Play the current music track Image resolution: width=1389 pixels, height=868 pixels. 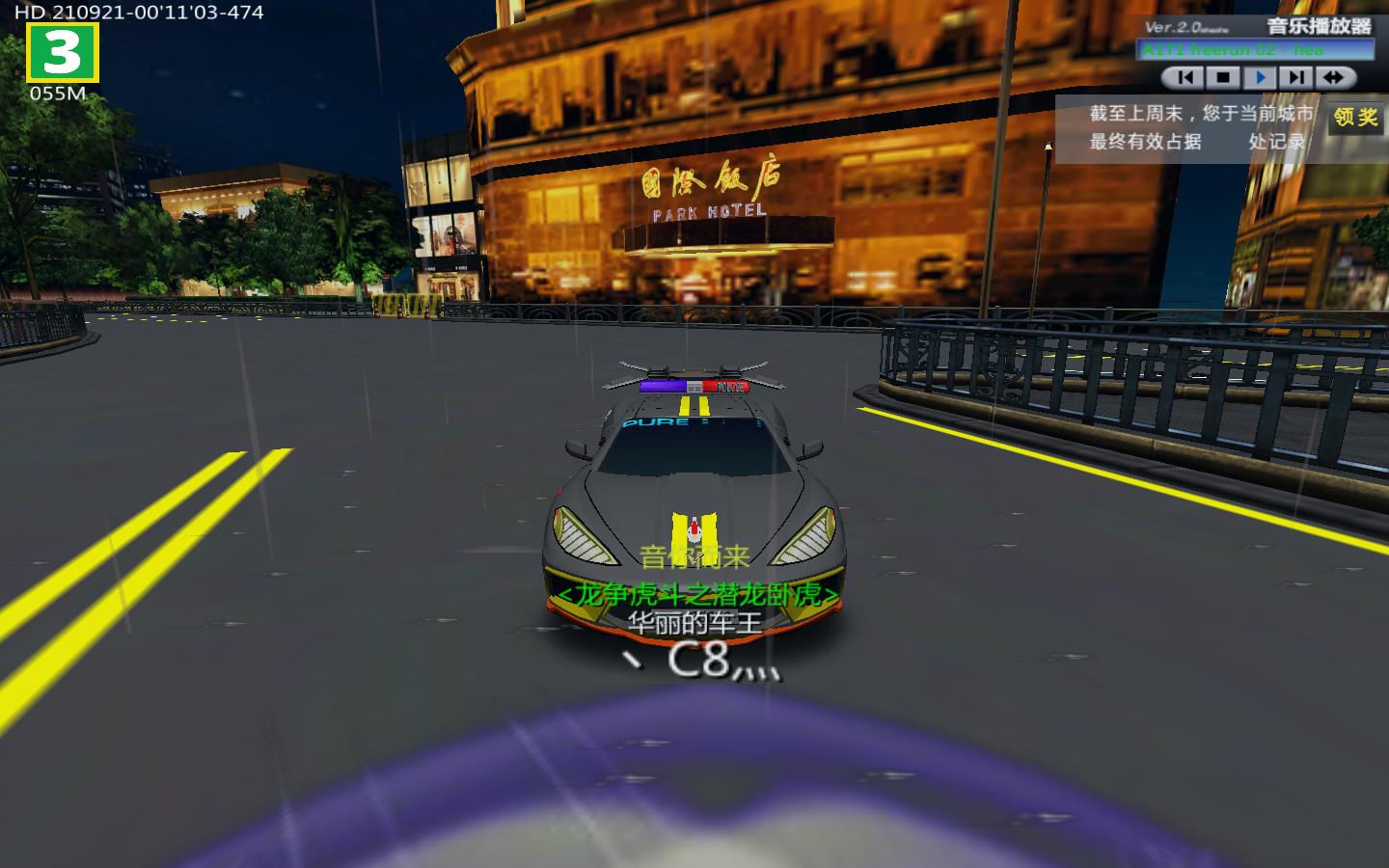tap(1260, 77)
